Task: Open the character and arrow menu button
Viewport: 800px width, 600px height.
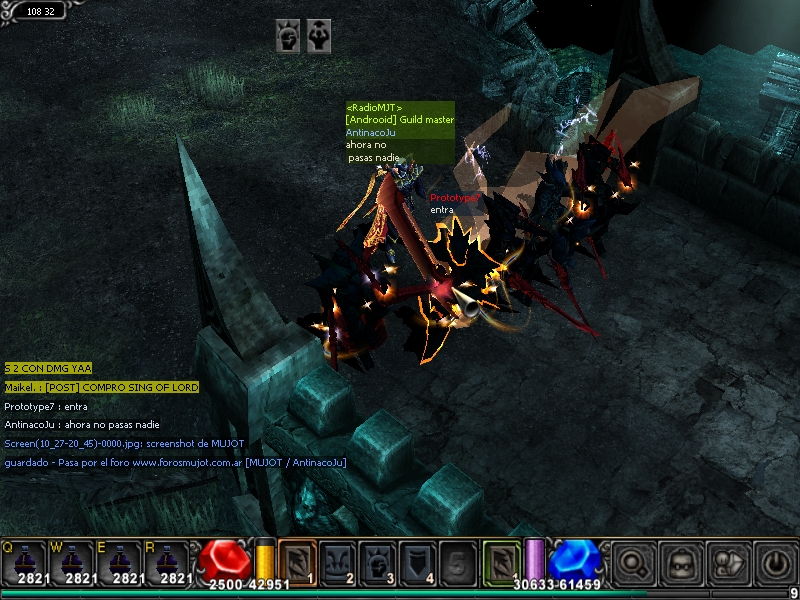Action: (727, 562)
